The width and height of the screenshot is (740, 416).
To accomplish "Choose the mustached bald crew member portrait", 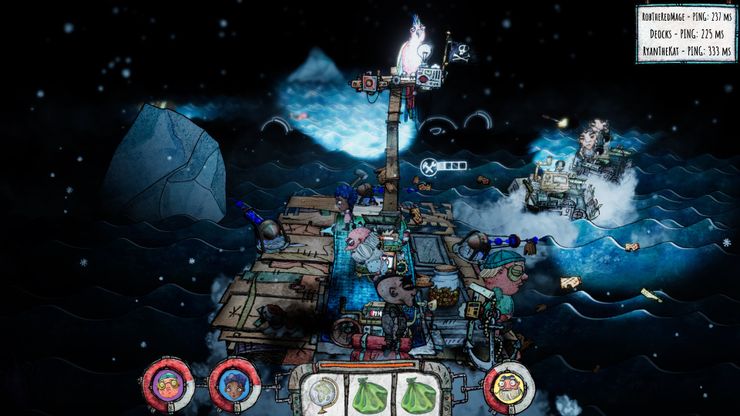I will [508, 386].
